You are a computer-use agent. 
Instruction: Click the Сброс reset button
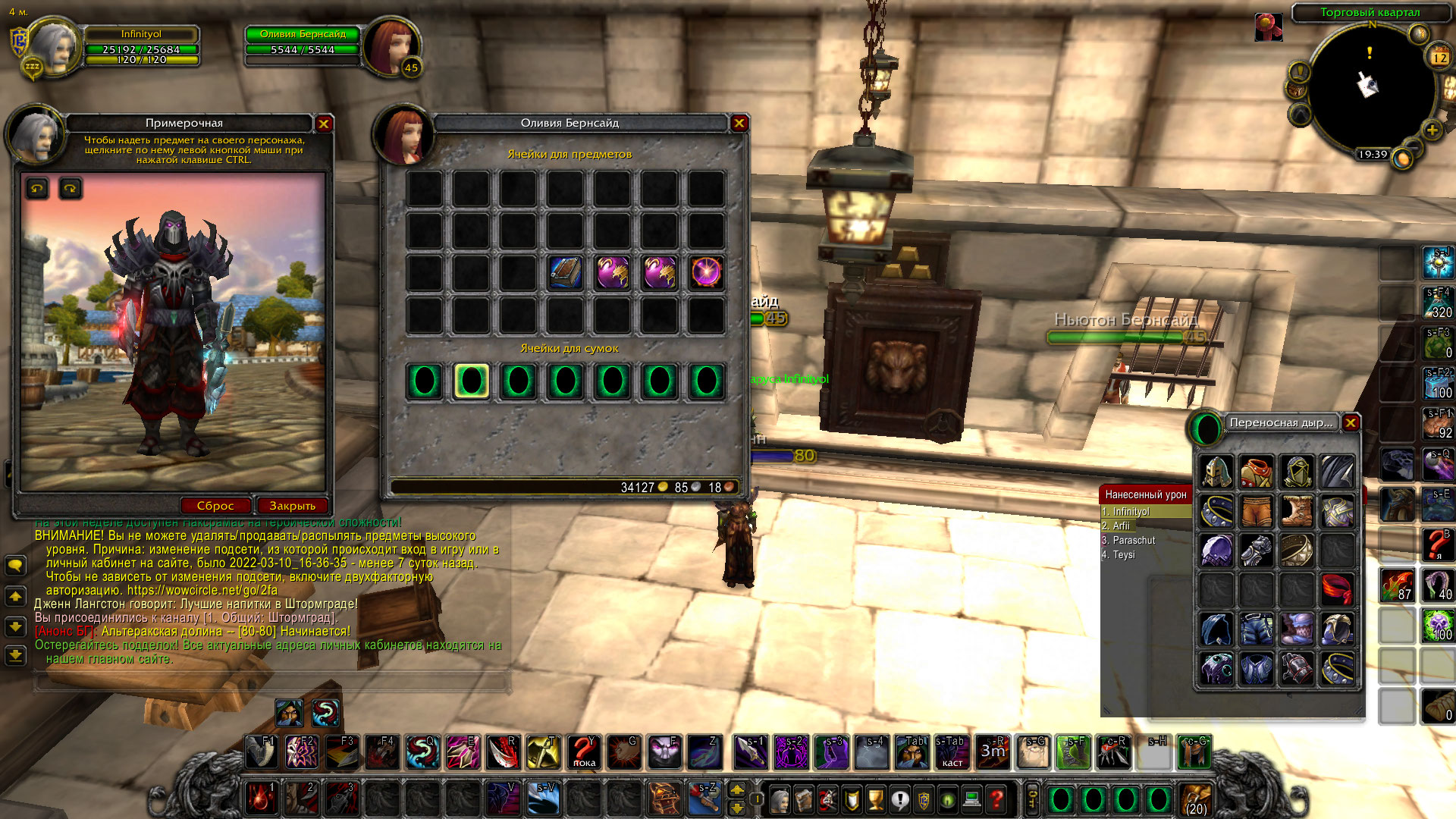pos(215,506)
